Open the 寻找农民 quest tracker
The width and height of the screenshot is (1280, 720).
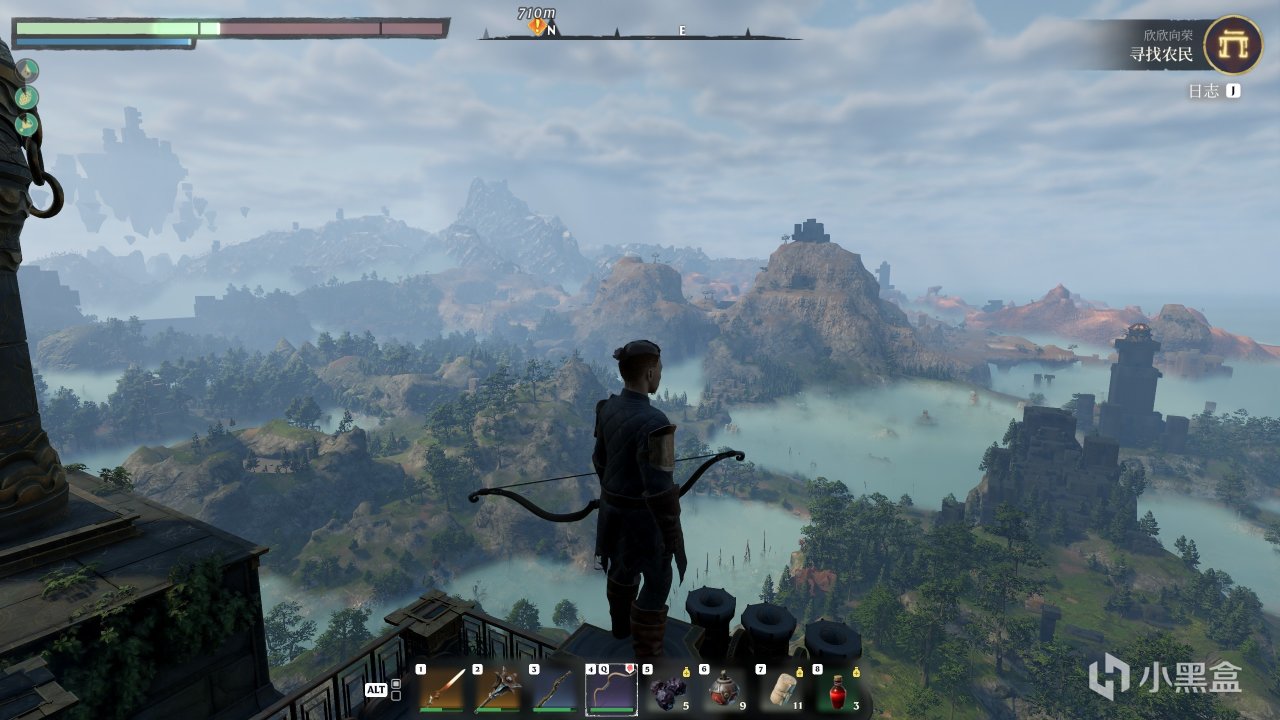tap(1160, 54)
